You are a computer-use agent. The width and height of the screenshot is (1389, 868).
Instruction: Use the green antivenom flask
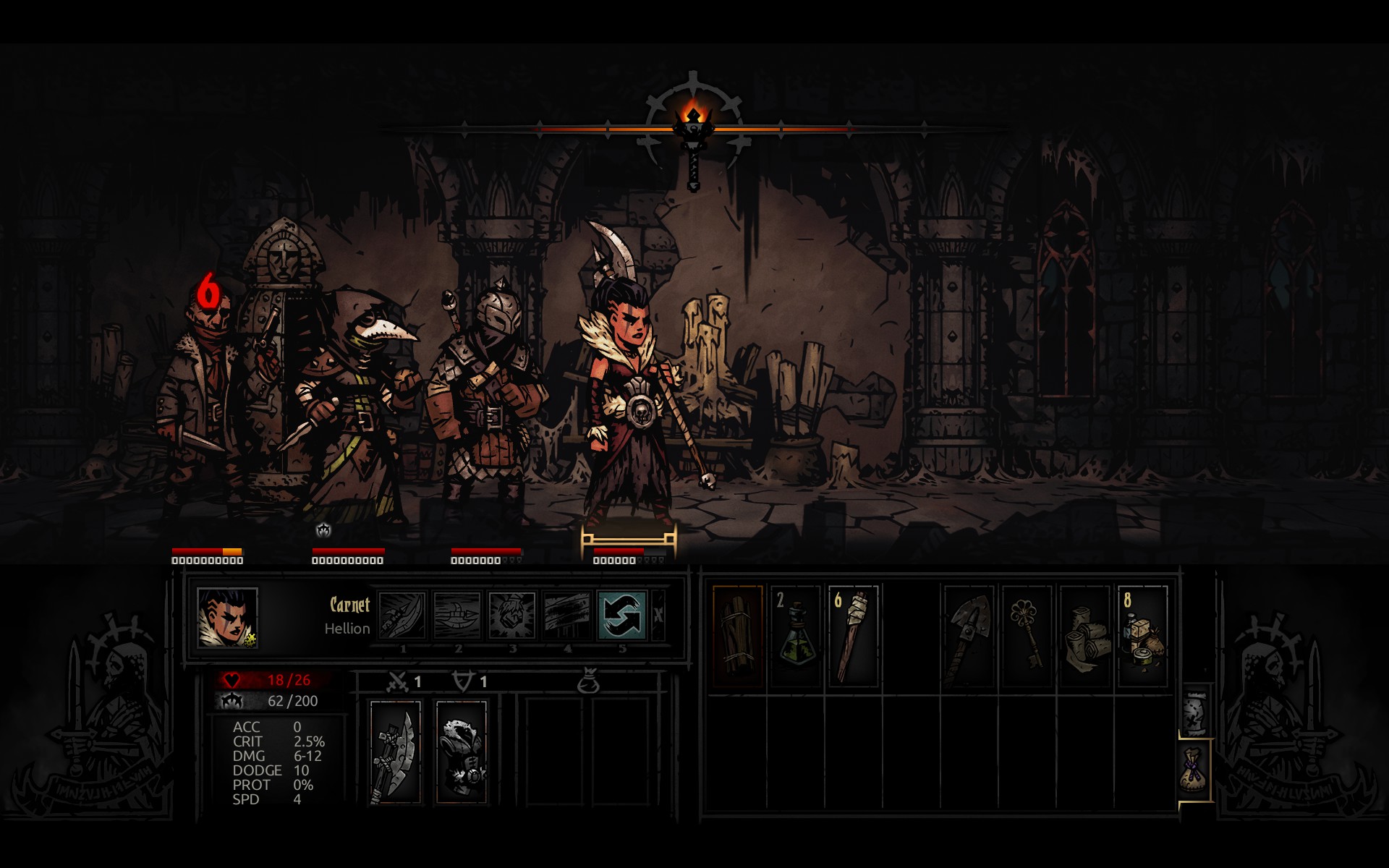[x=796, y=636]
